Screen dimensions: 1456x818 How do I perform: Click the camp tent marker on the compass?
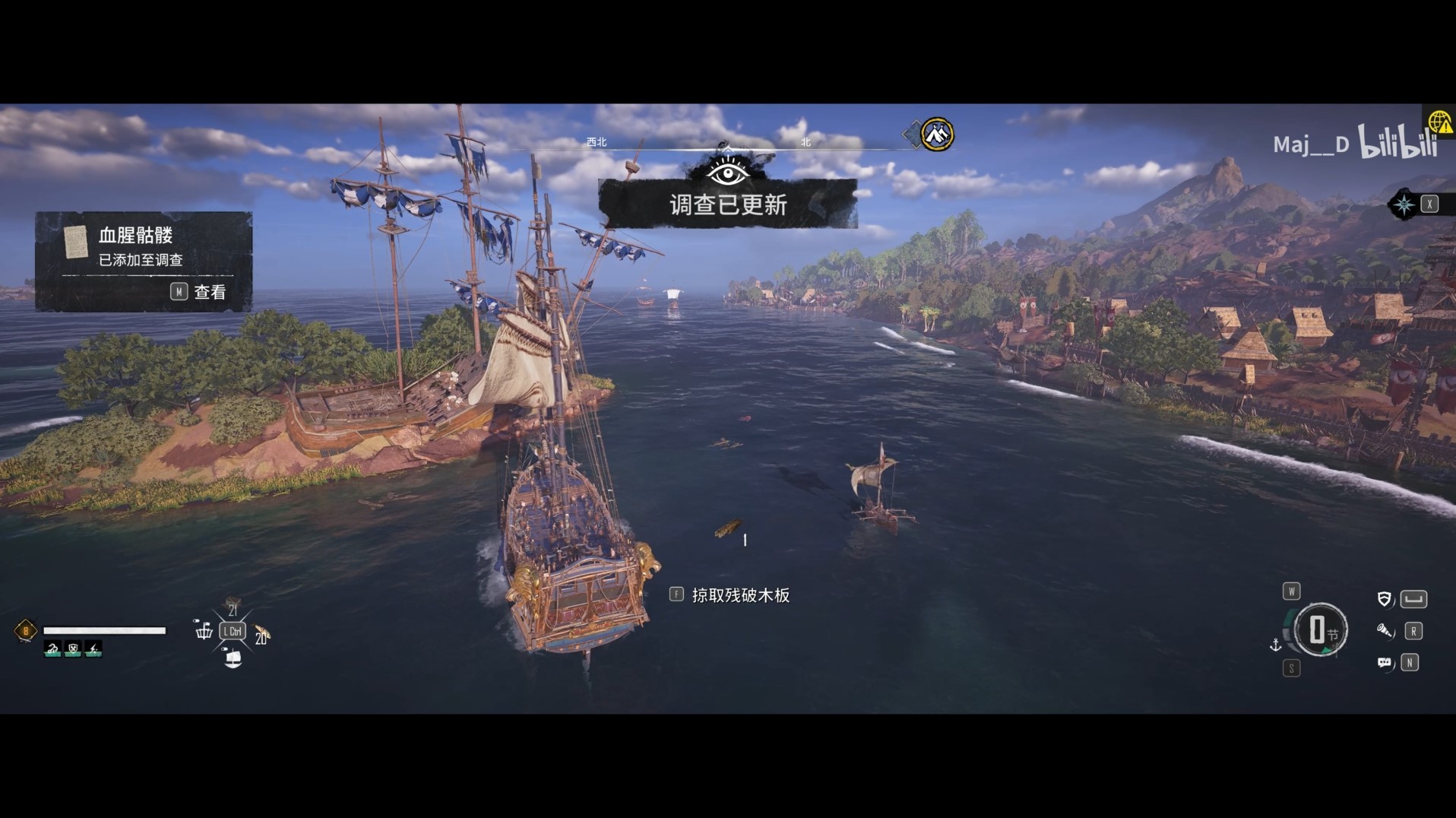click(937, 135)
